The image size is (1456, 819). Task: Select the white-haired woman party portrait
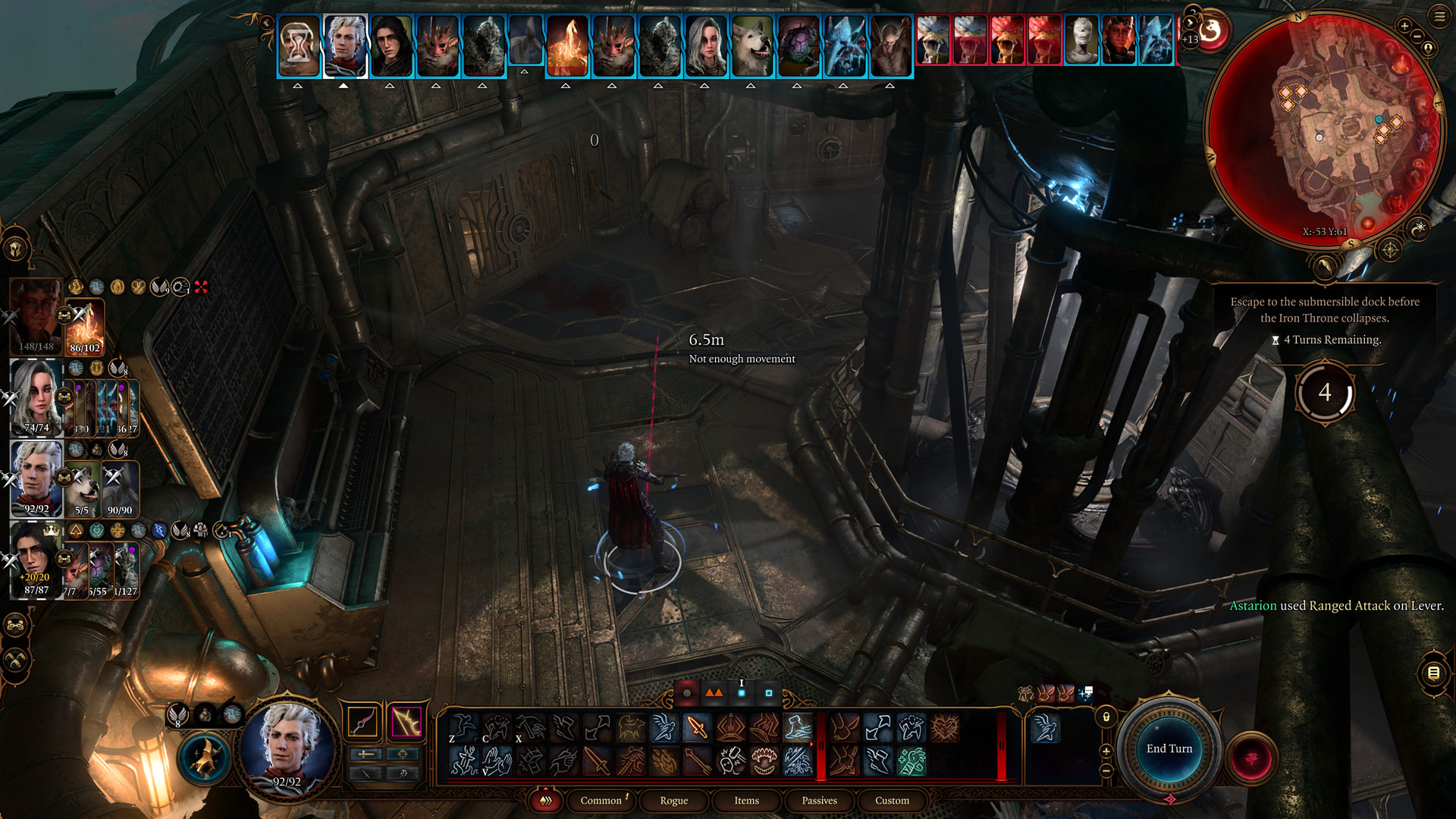pos(36,396)
